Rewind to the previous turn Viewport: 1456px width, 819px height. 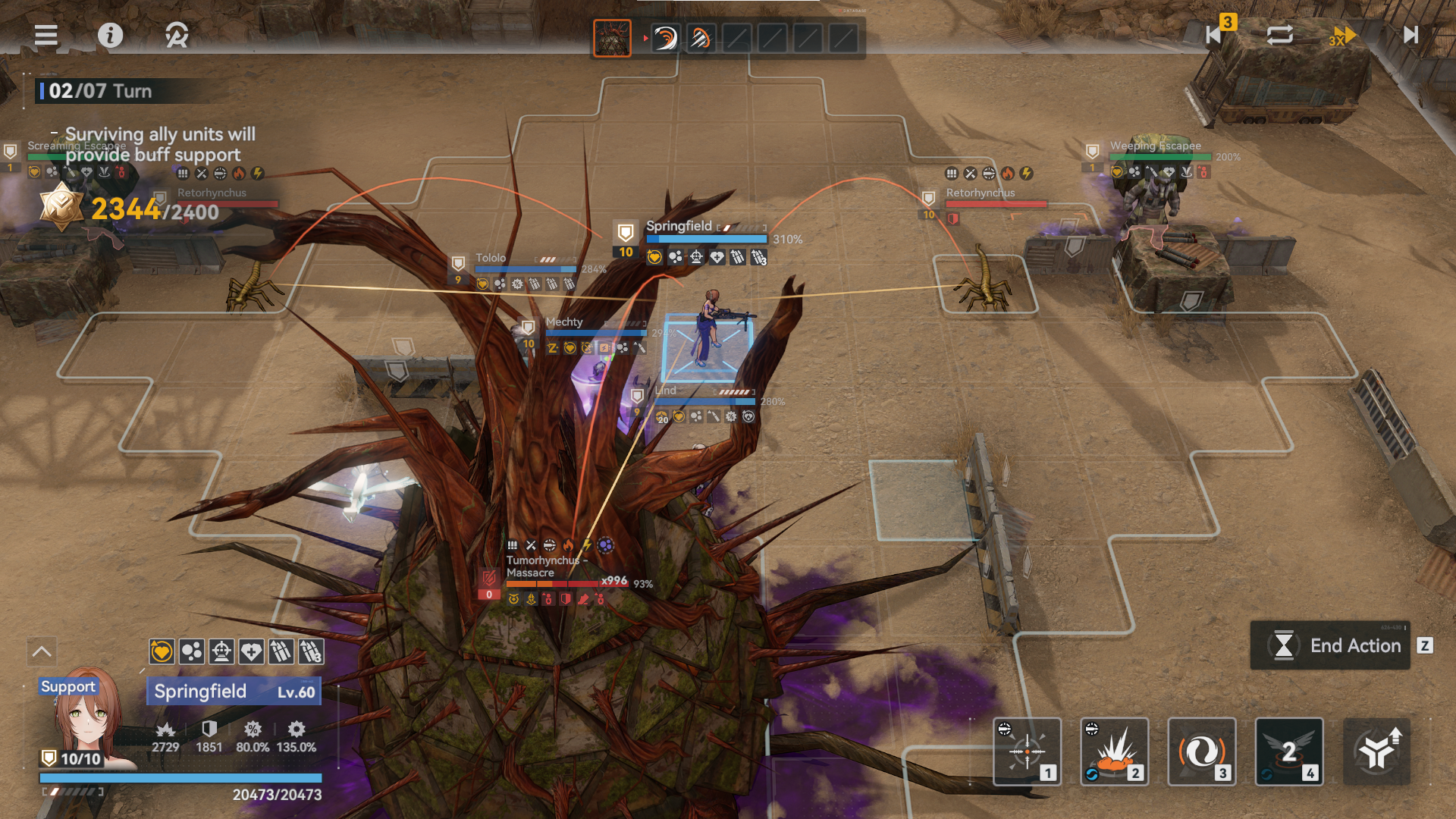point(1214,35)
